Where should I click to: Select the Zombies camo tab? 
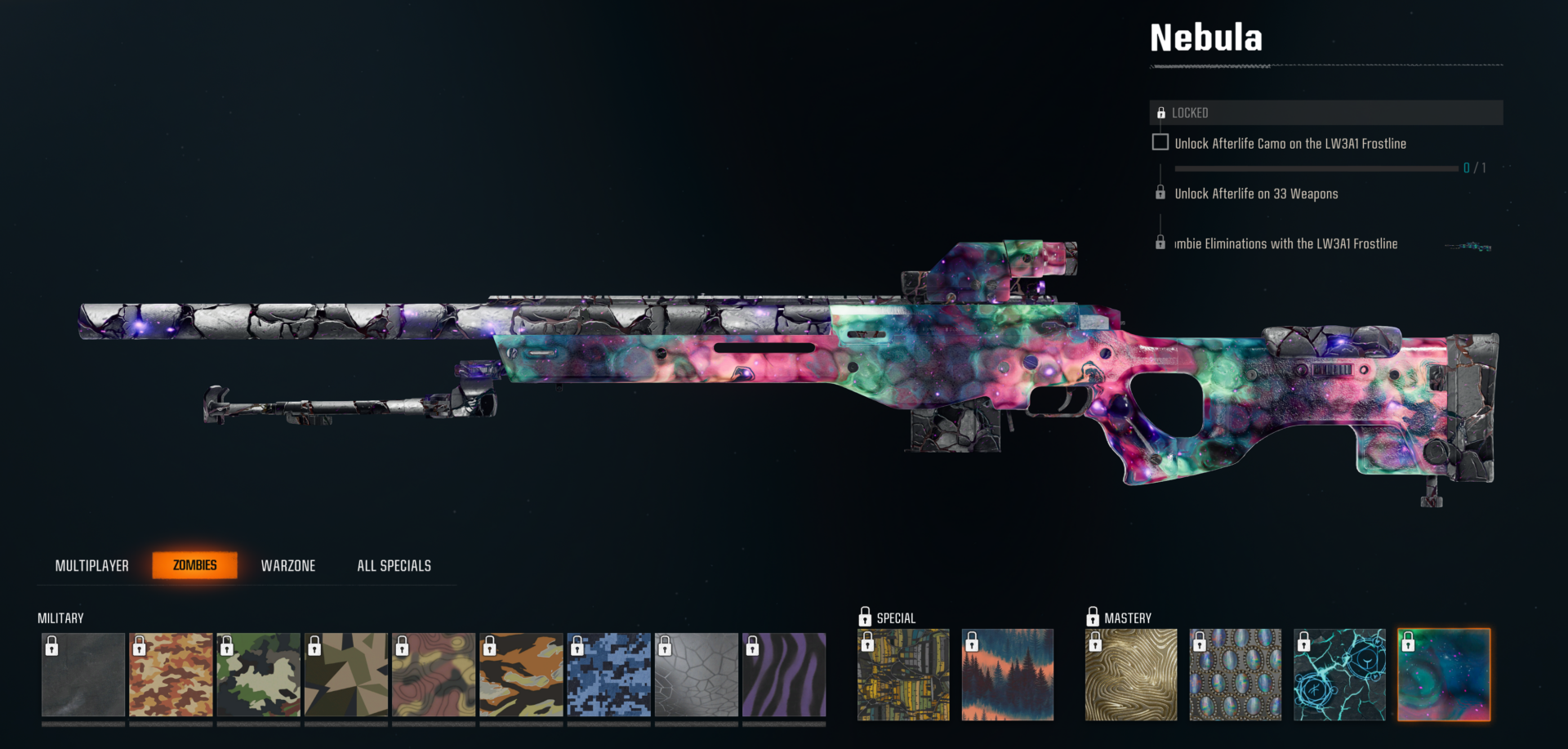195,565
